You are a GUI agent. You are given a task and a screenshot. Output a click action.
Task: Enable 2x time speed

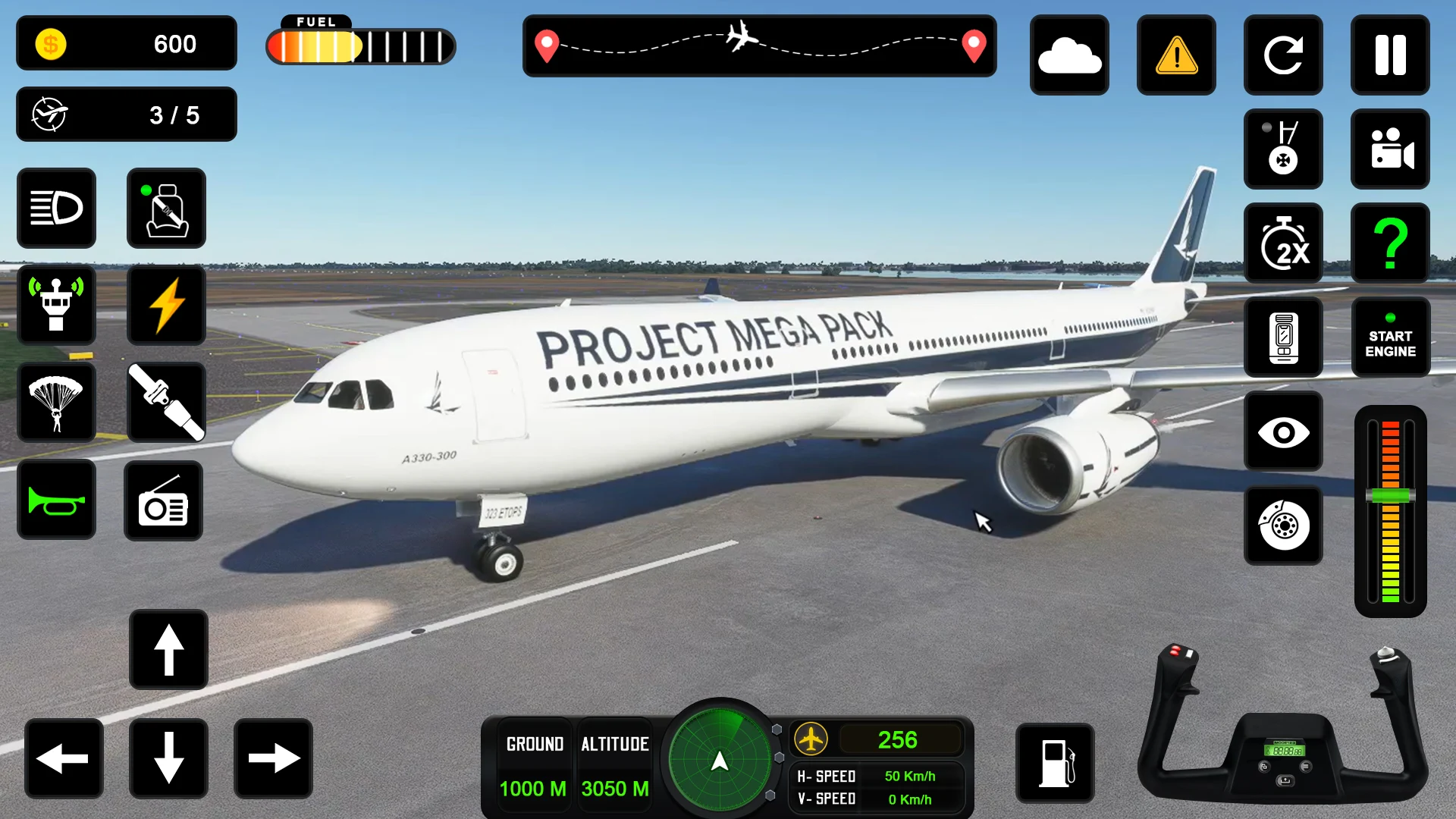coord(1283,243)
